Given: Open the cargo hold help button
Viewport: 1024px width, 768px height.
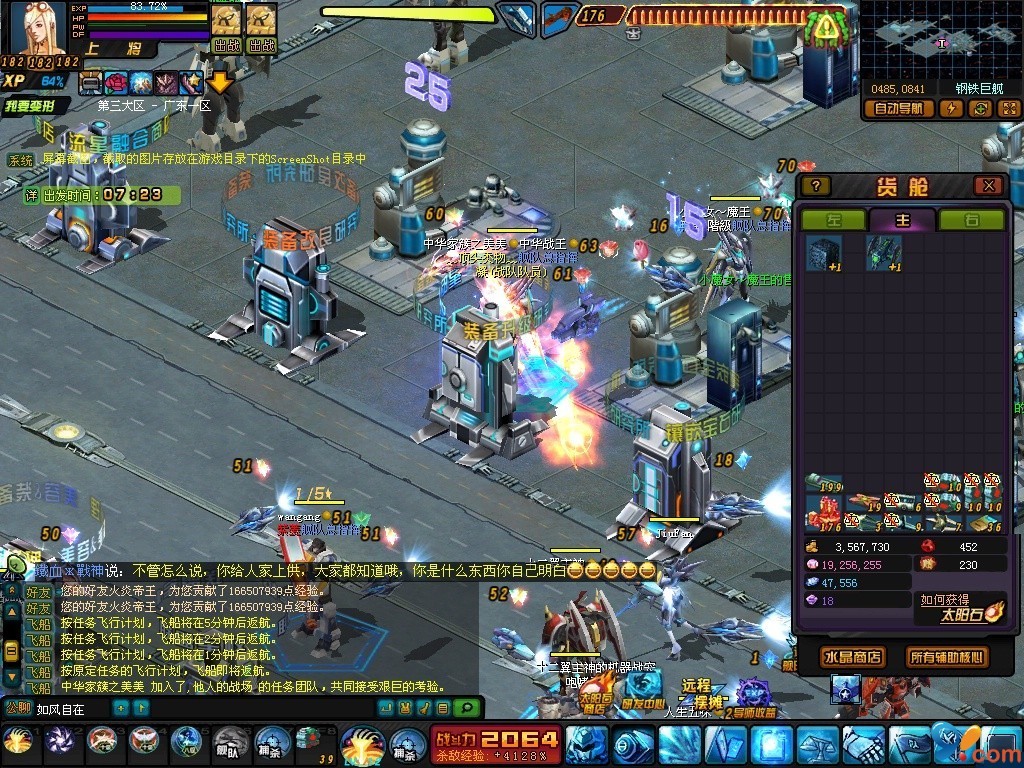Looking at the screenshot, I should (816, 186).
